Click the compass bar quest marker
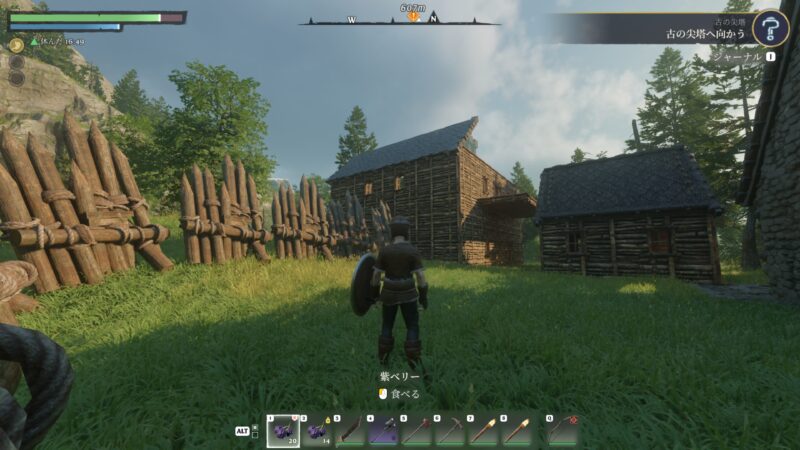Screen dimensions: 800x450 (x=412, y=17)
